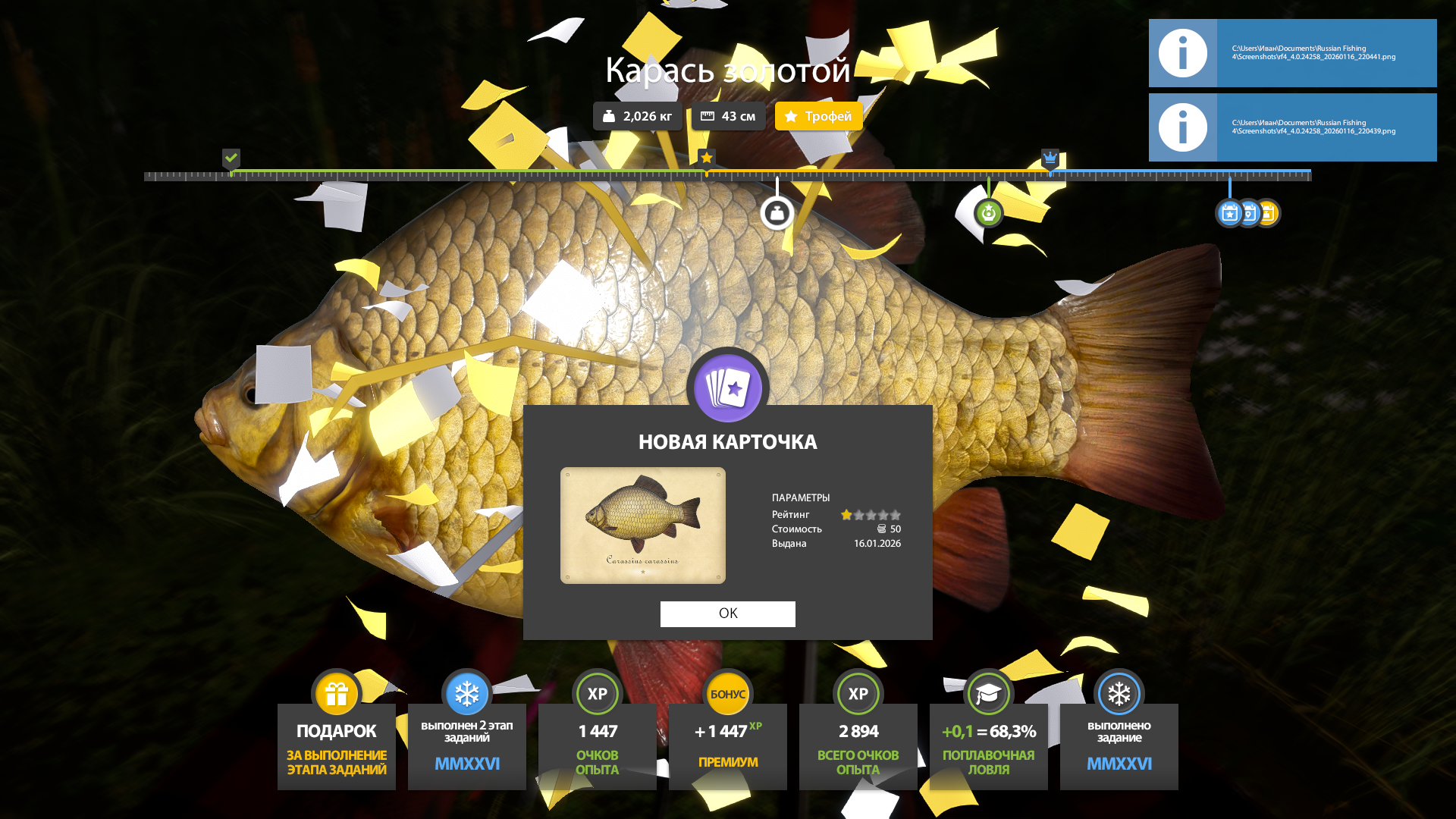This screenshot has height=819, width=1456.
Task: Click the Трофей trophy badge
Action: 818,116
